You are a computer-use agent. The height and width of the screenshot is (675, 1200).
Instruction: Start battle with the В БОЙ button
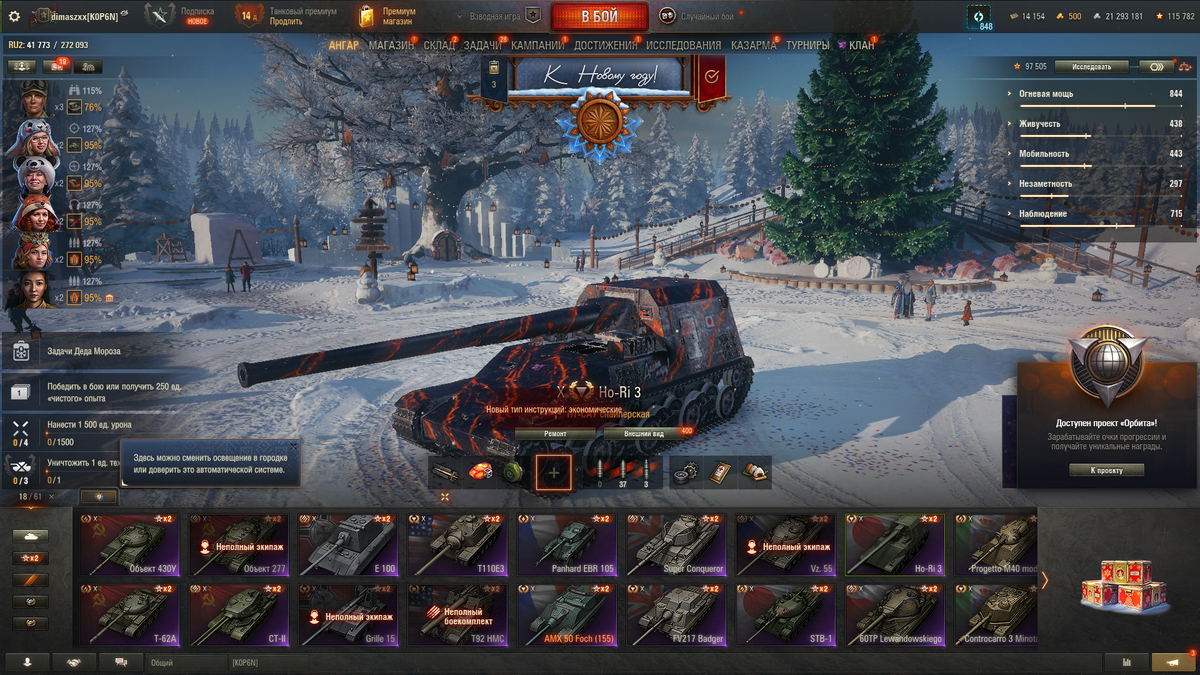coord(599,16)
